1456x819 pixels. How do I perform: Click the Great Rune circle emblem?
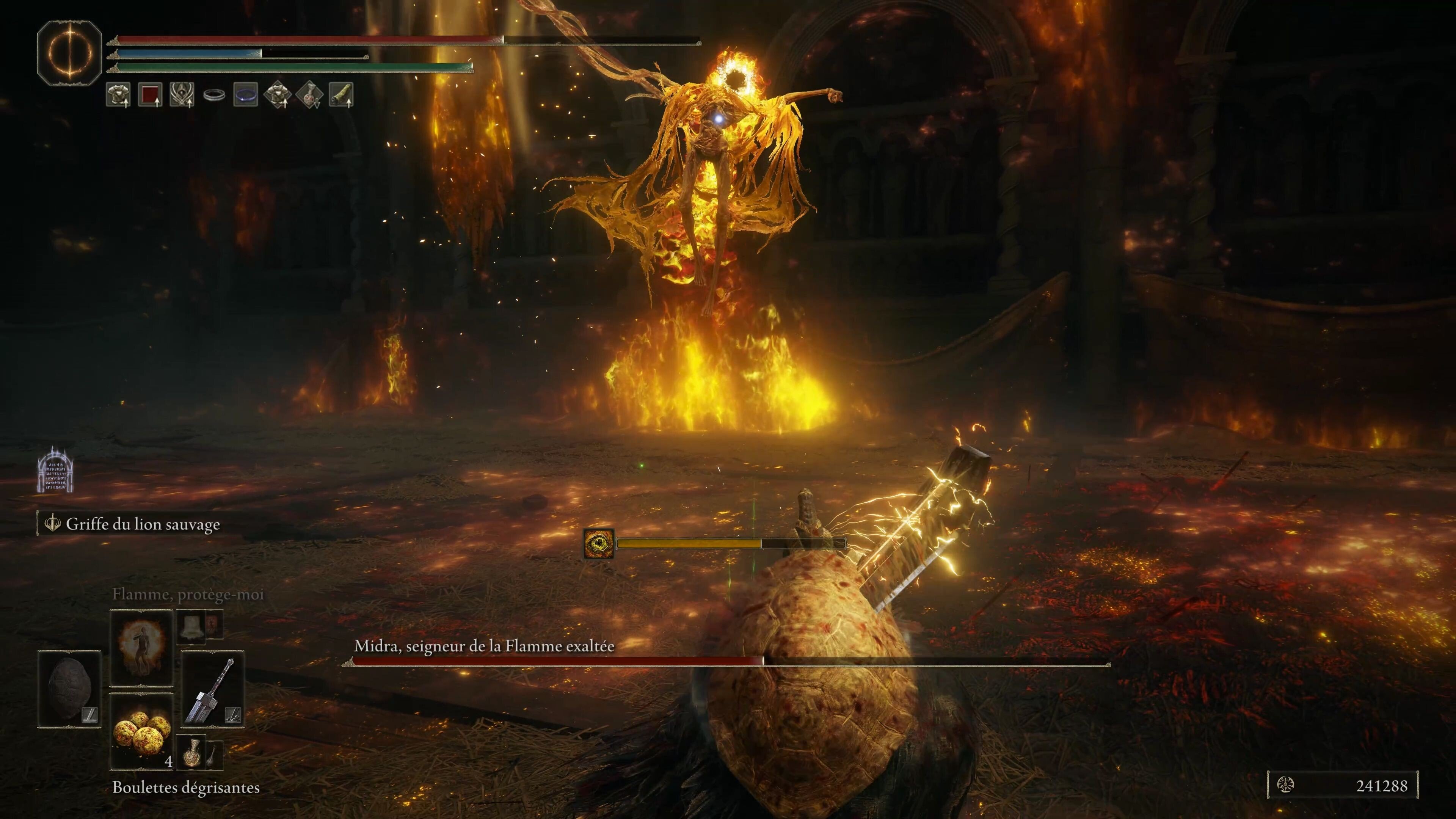click(69, 53)
